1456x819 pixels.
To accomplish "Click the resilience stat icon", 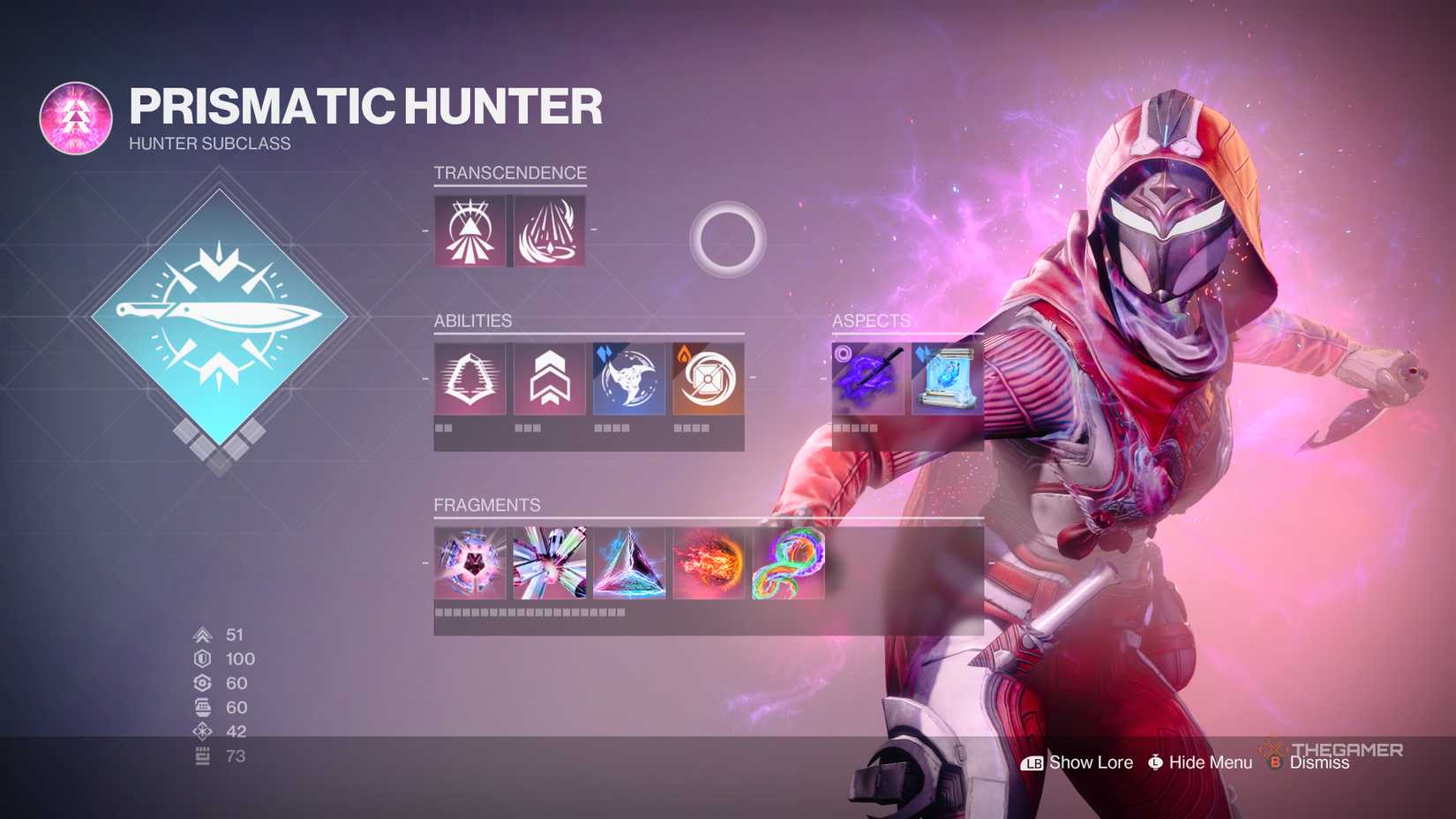I will click(x=200, y=658).
